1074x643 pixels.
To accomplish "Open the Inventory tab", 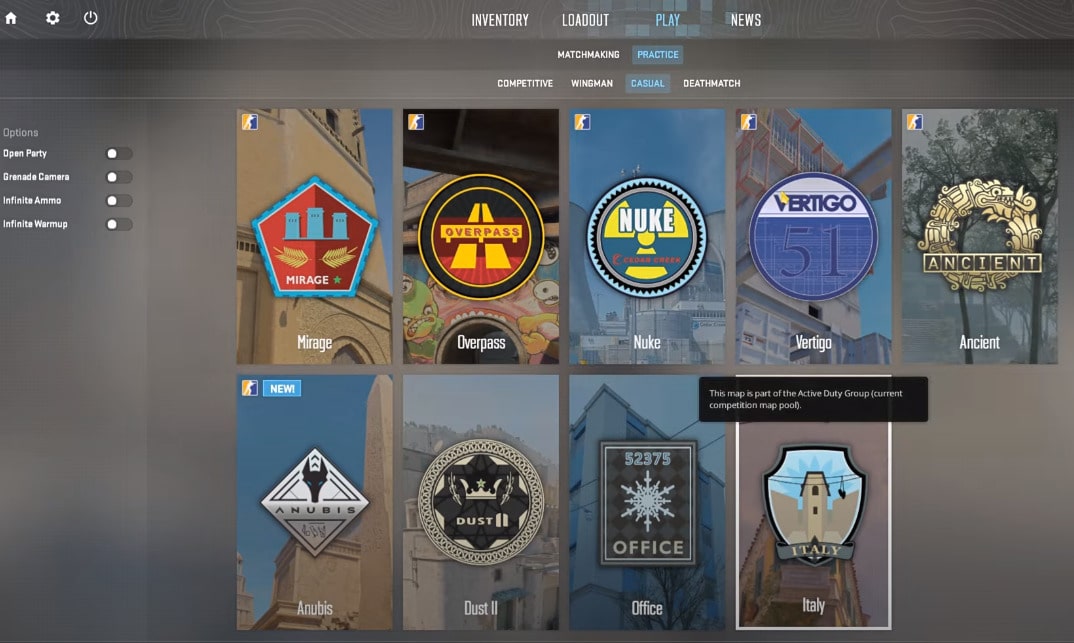I will click(x=500, y=20).
